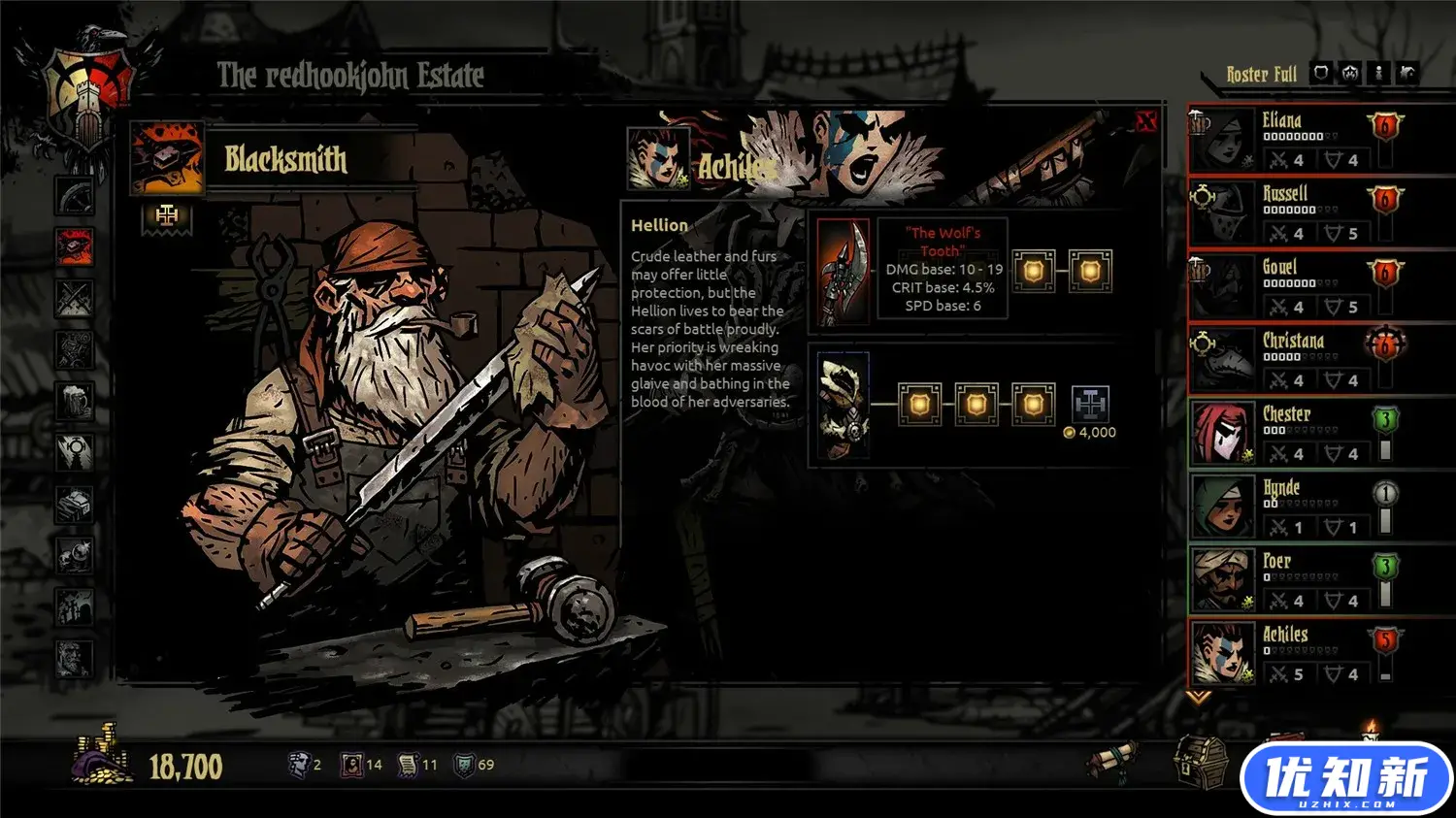Screen dimensions: 1456x818
Task: Open the treasure chest inventory
Action: tap(1199, 760)
